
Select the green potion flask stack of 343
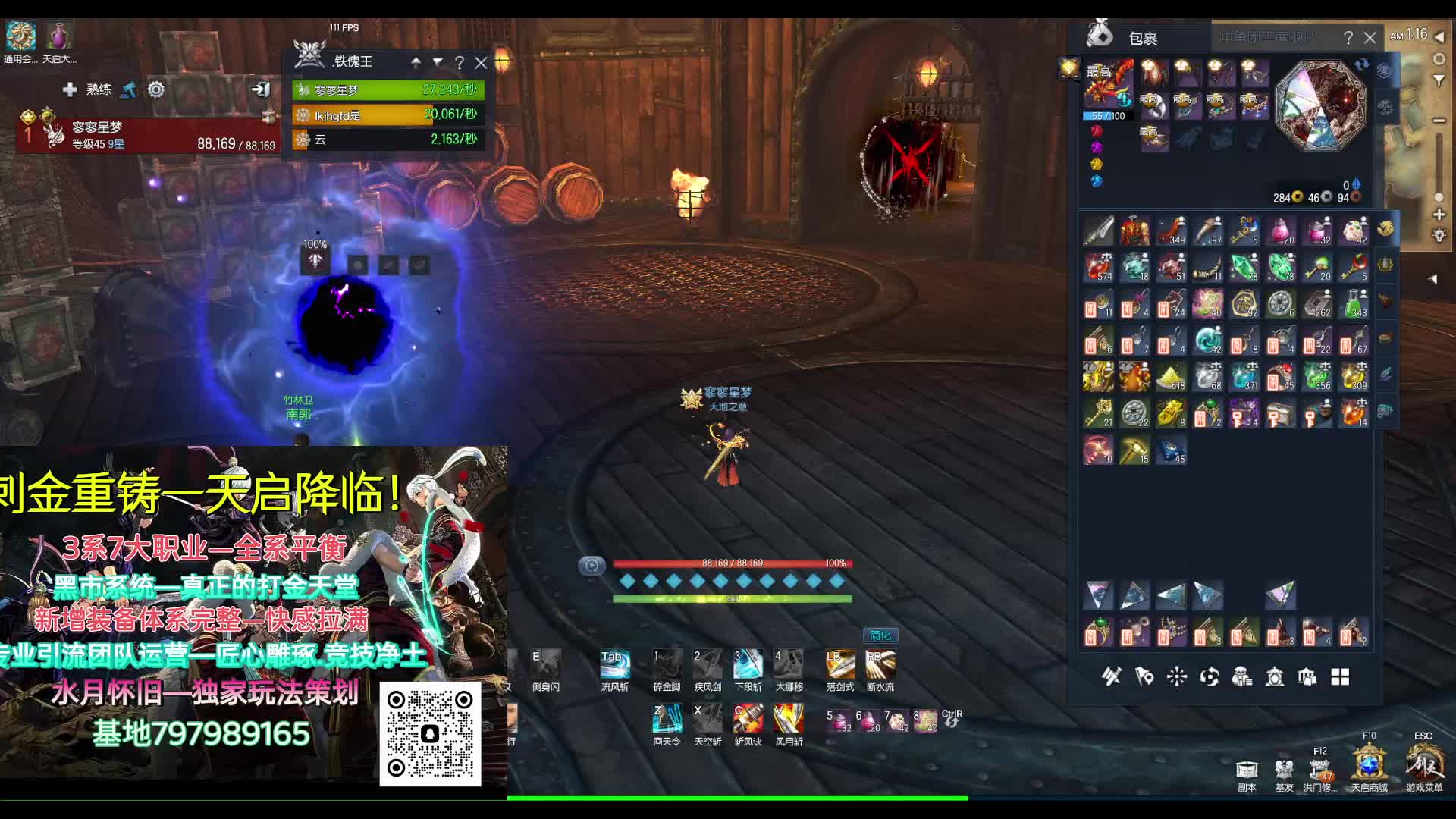(1354, 303)
